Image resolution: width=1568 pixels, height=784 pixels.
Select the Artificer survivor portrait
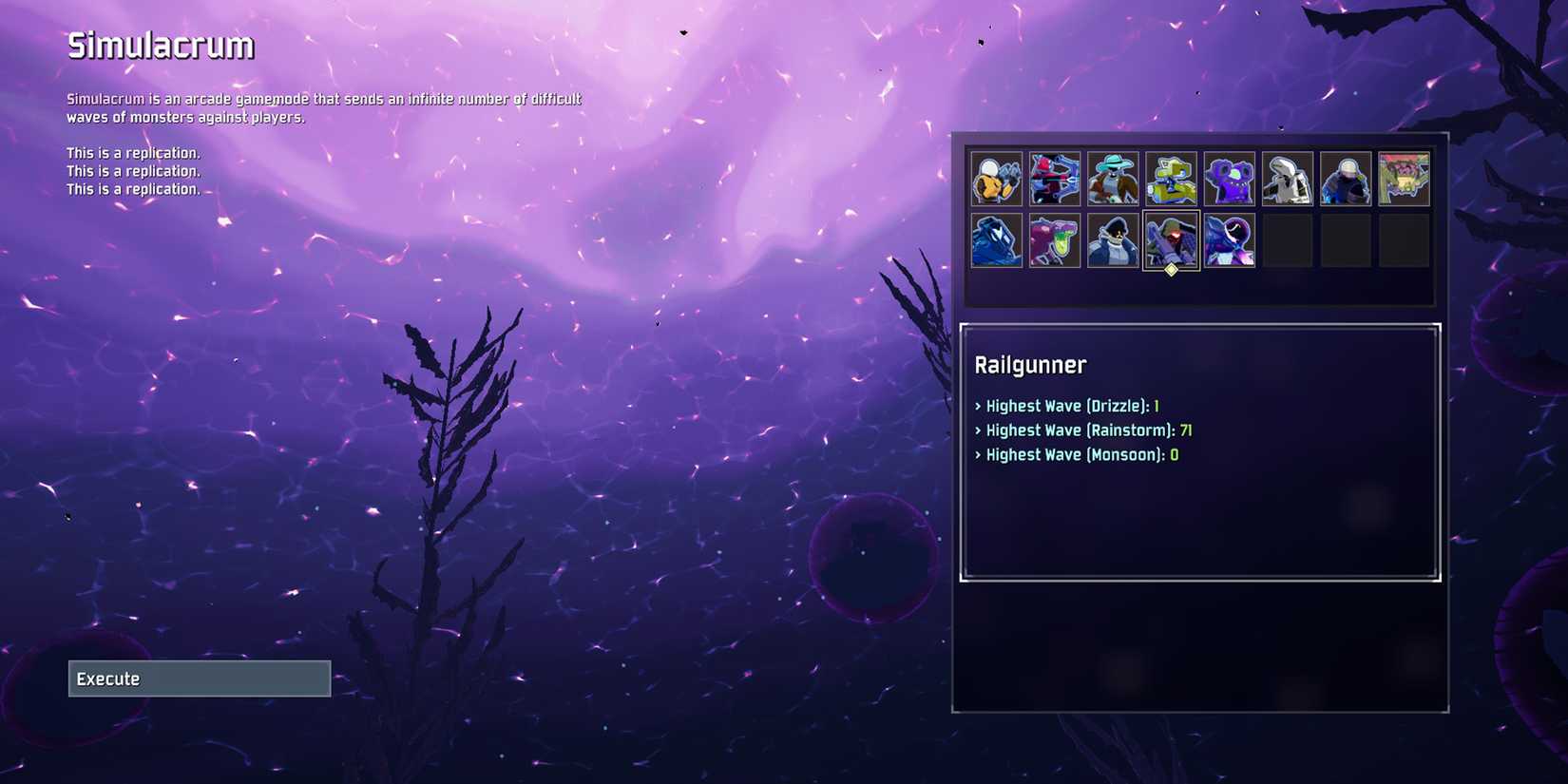pos(1289,178)
